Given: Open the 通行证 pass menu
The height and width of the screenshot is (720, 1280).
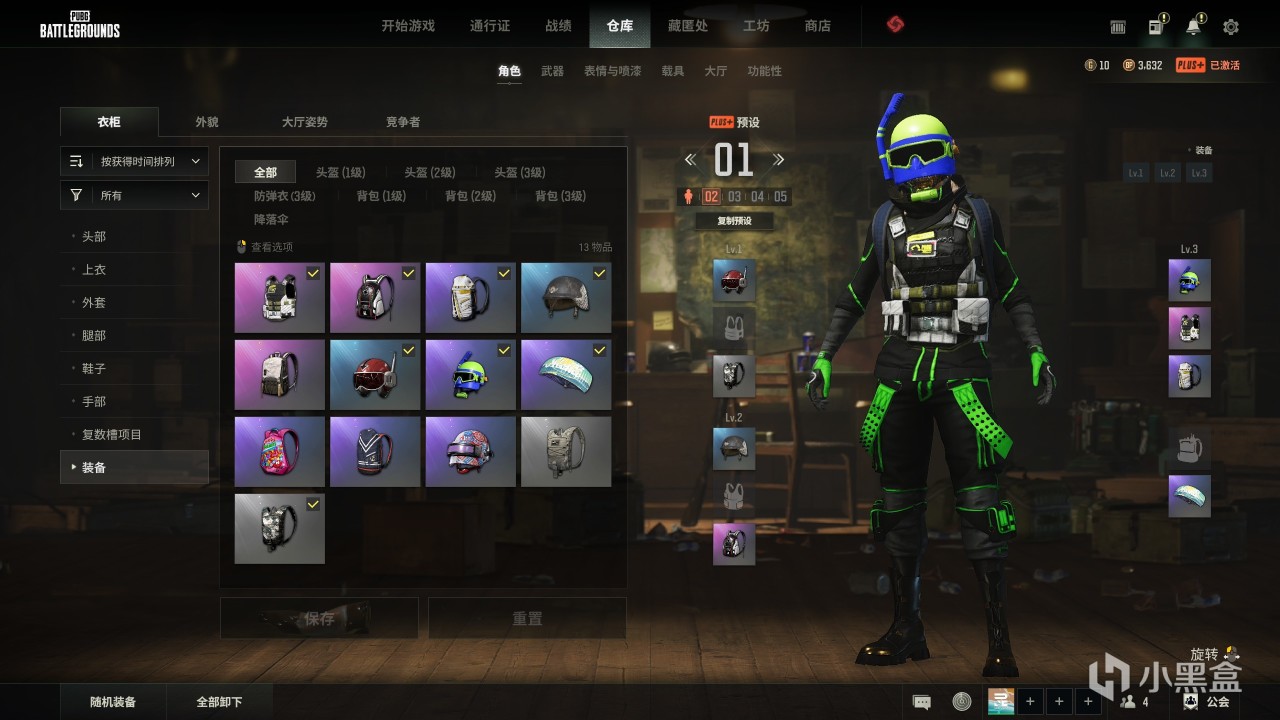Looking at the screenshot, I should 490,26.
